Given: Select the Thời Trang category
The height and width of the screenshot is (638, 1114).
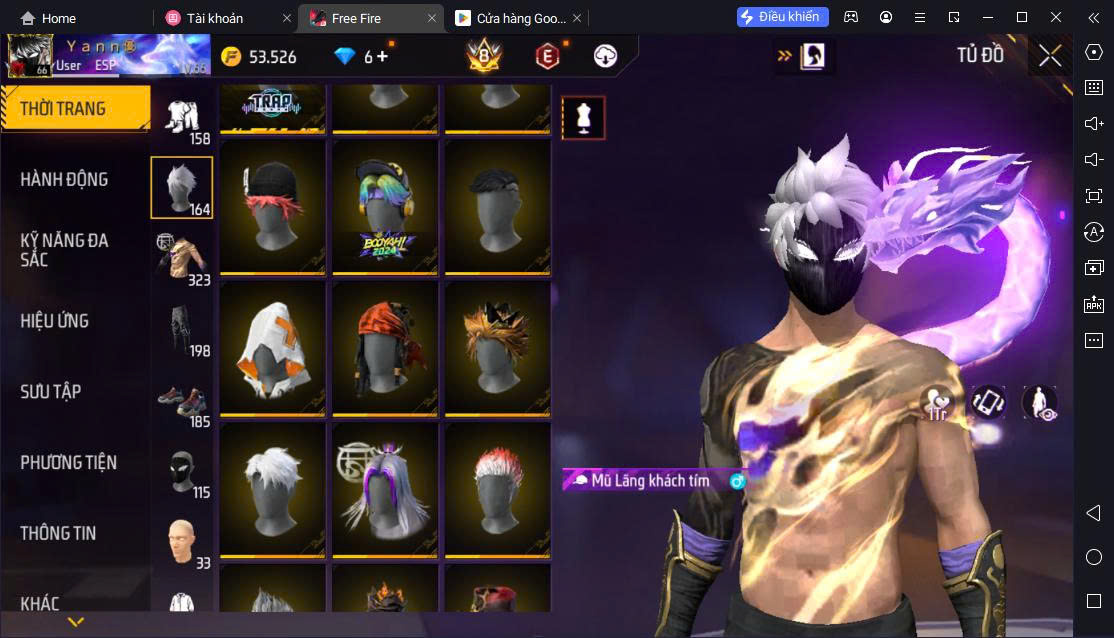Looking at the screenshot, I should (63, 109).
